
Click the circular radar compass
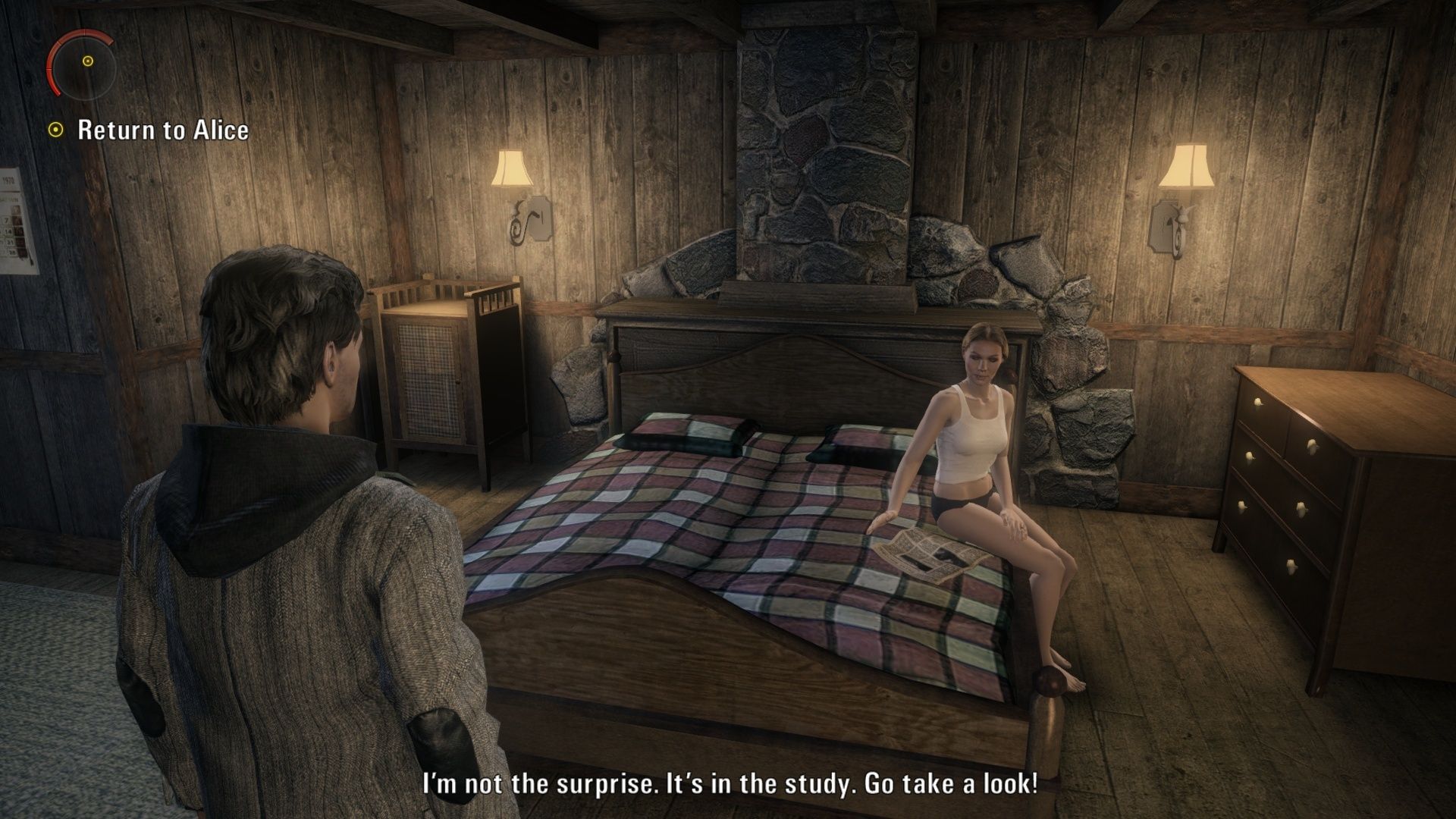[82, 63]
